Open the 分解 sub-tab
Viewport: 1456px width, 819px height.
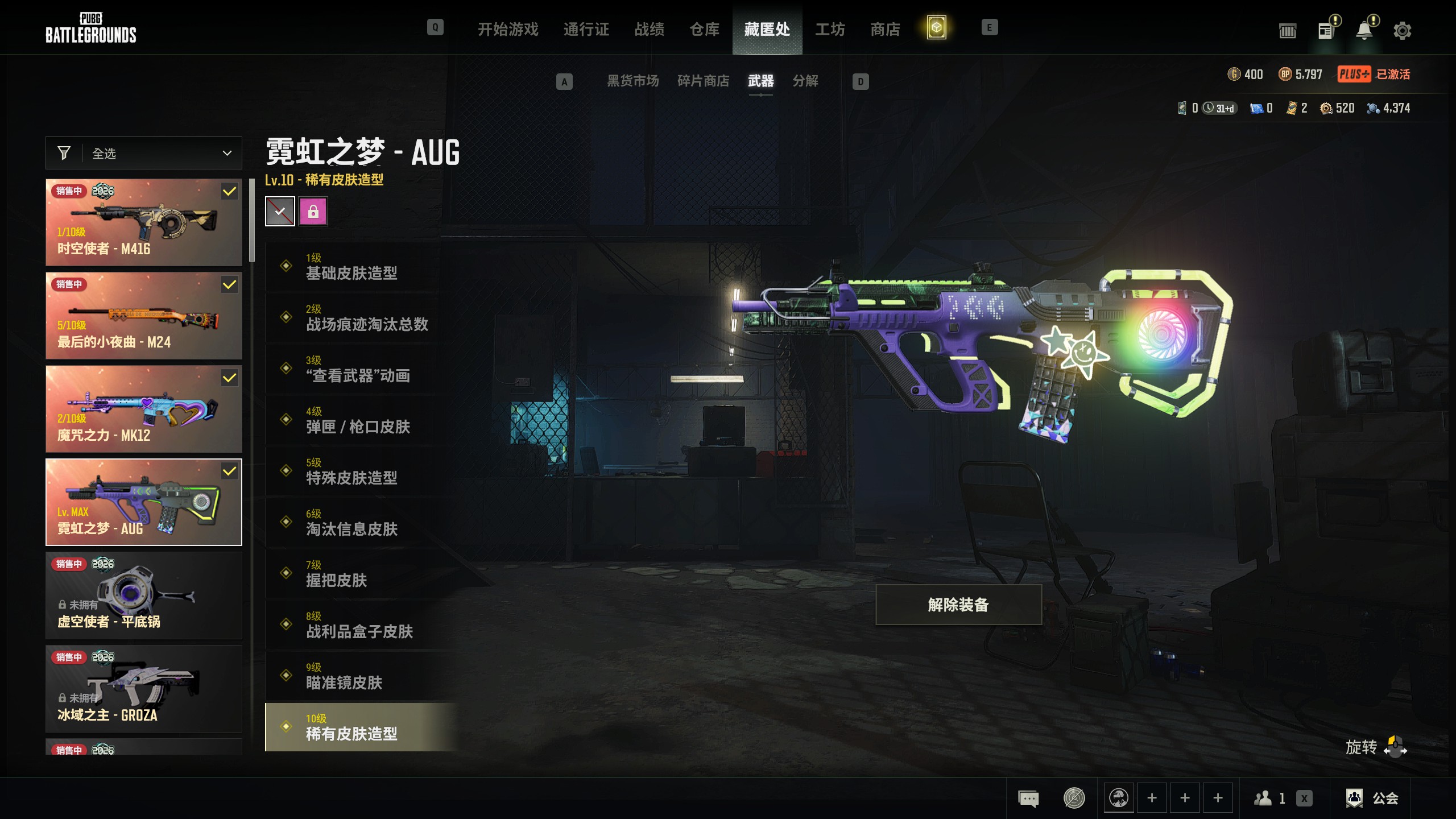point(805,81)
